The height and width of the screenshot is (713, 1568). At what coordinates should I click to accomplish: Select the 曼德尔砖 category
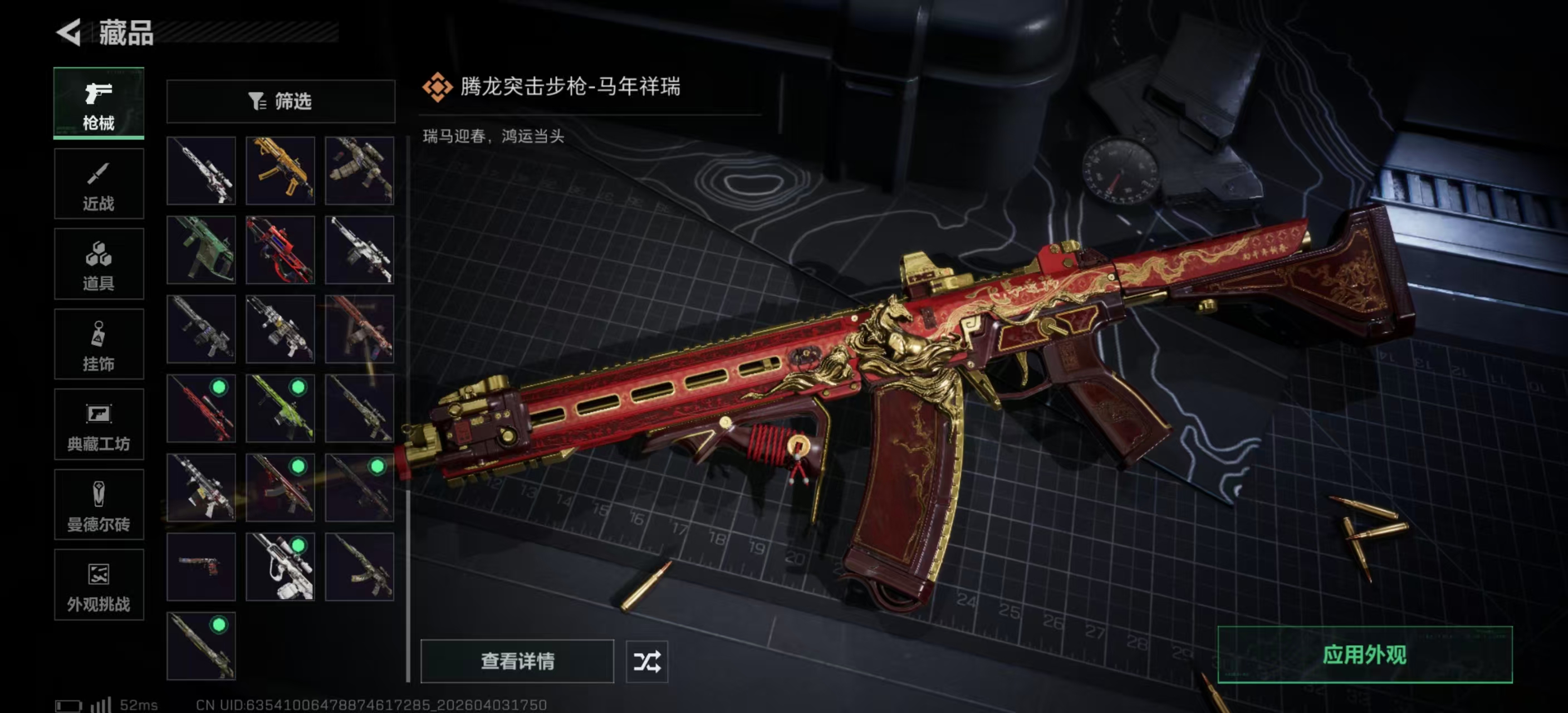pos(99,505)
